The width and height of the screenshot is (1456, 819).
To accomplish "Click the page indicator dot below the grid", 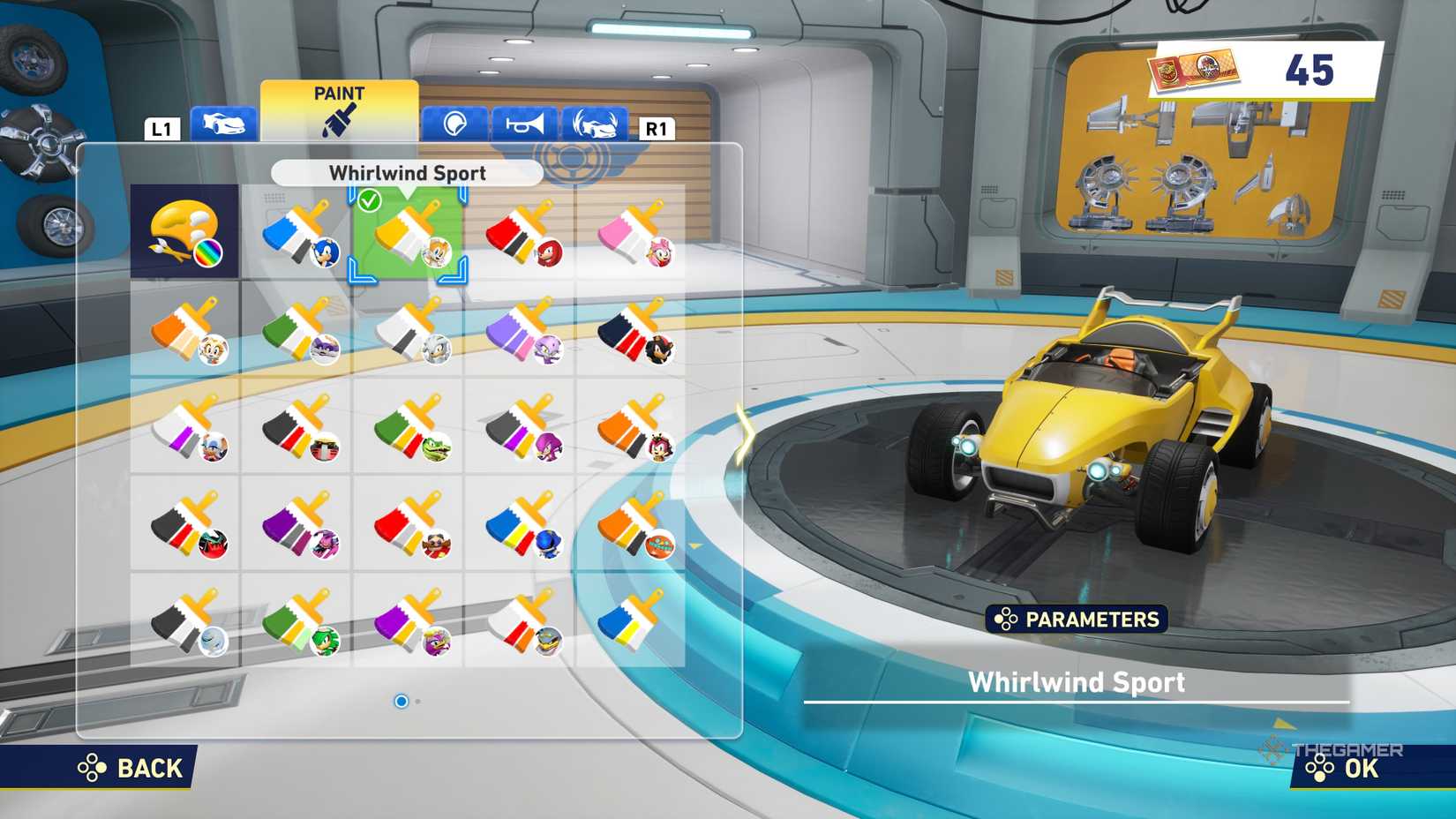I will (403, 702).
